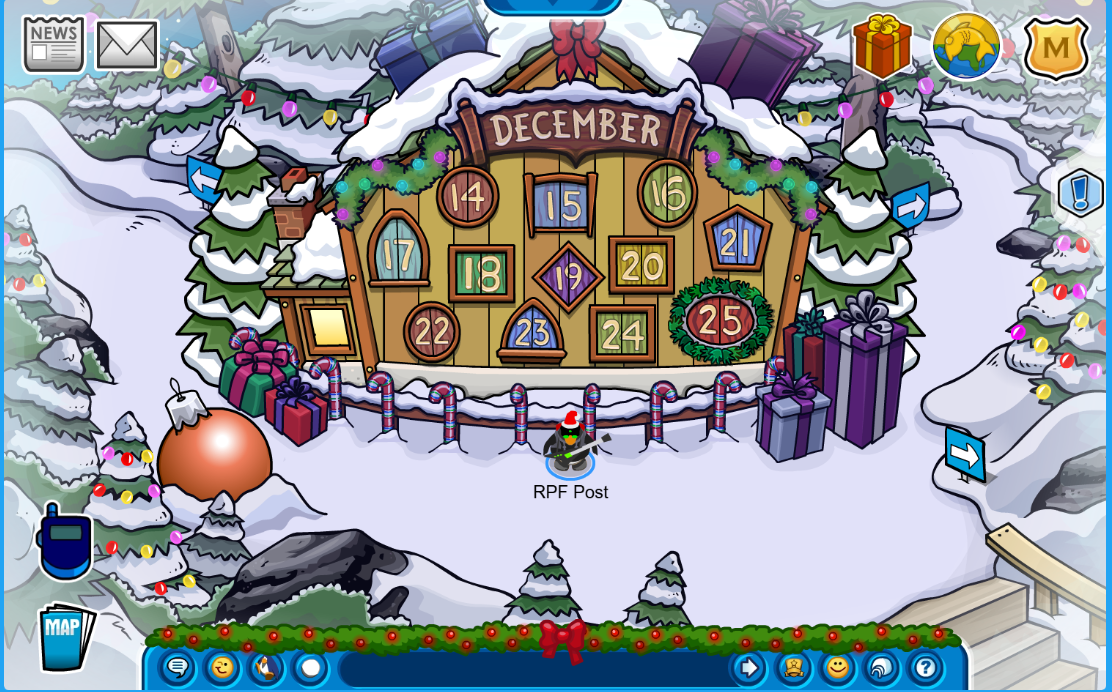
Task: Open the speech bubble chat messages menu
Action: click(177, 667)
